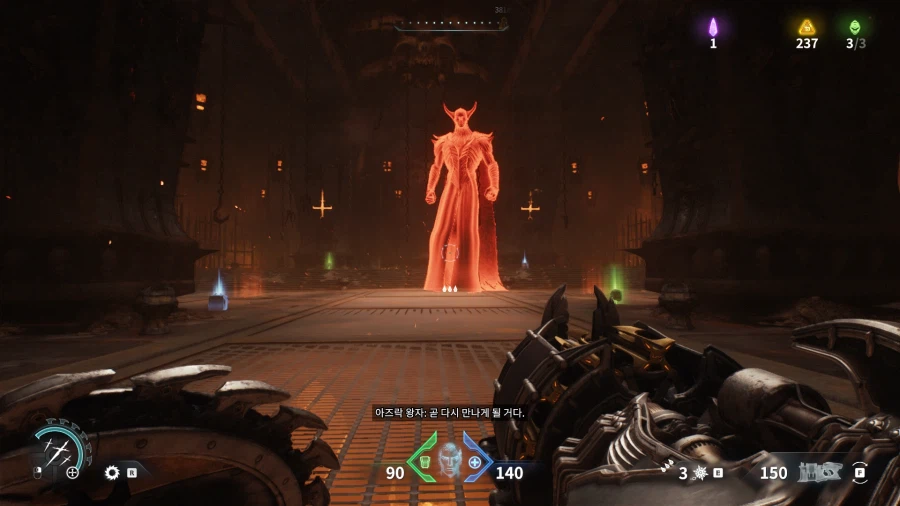The width and height of the screenshot is (900, 506).
Task: Select the shield saw gear icon
Action: (x=112, y=472)
